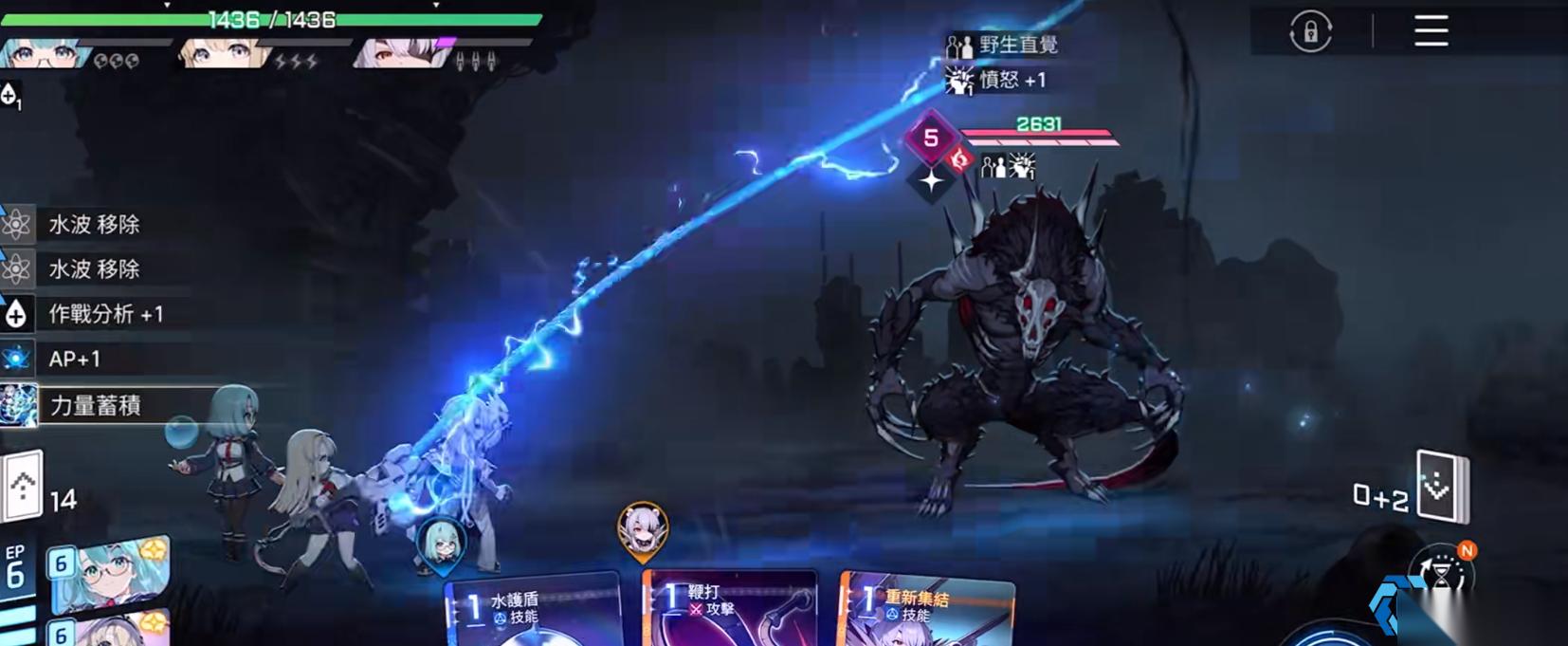1568x646 pixels.
Task: Tap the hourglass turn icon
Action: (x=1443, y=574)
